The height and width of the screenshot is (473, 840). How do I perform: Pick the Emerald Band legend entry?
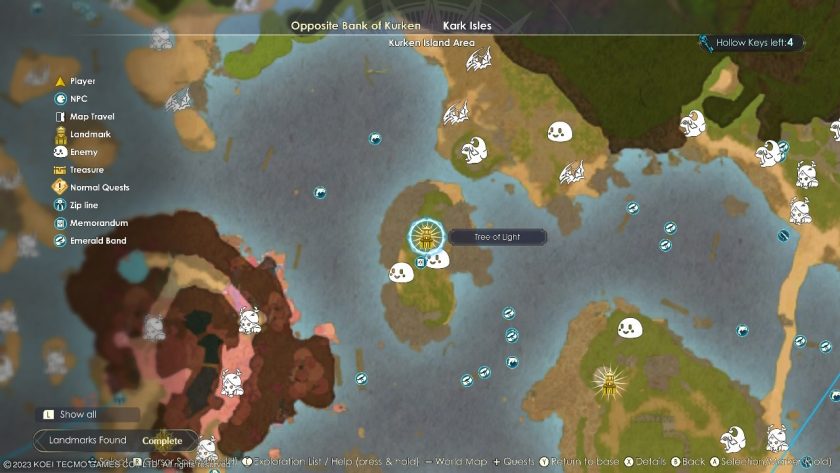tap(97, 241)
